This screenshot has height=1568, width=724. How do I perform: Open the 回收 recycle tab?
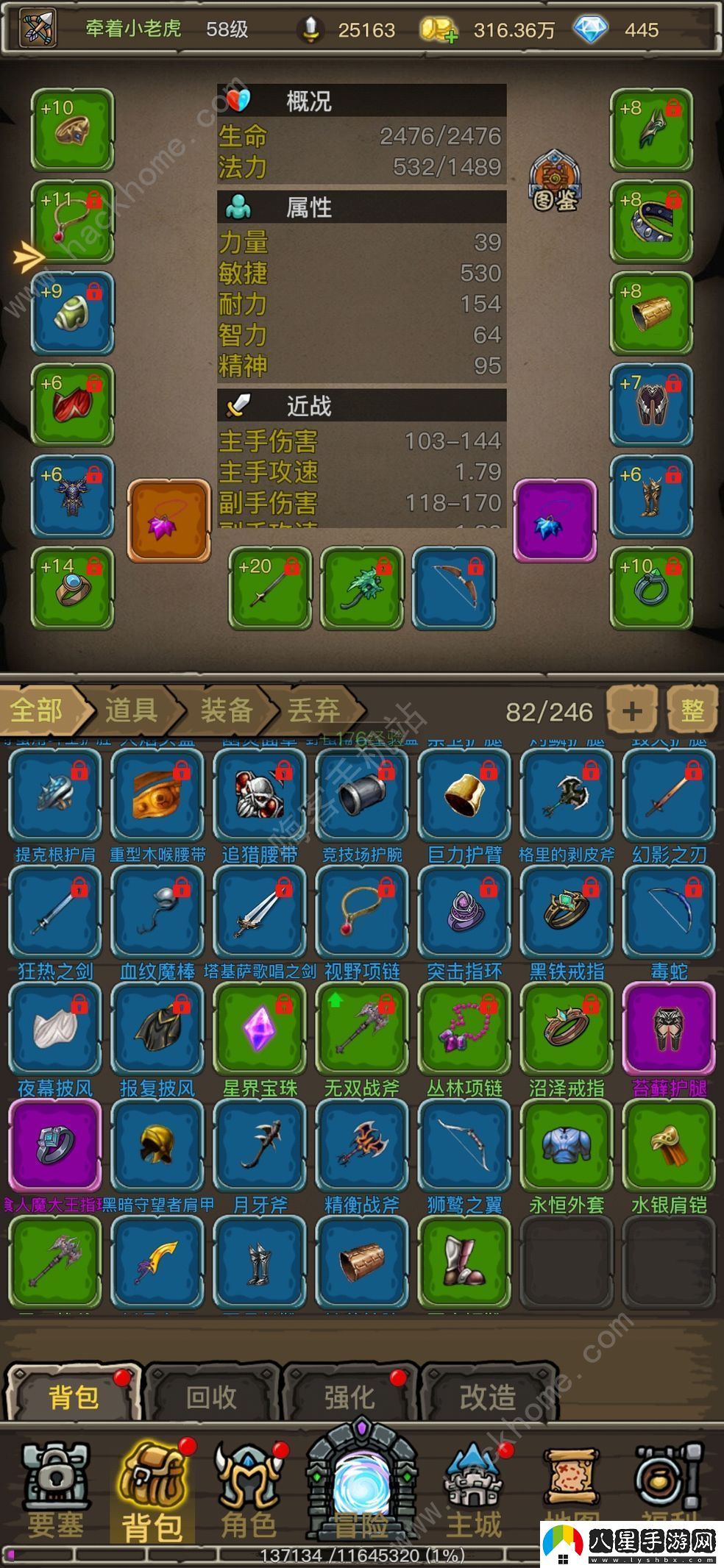click(211, 1396)
